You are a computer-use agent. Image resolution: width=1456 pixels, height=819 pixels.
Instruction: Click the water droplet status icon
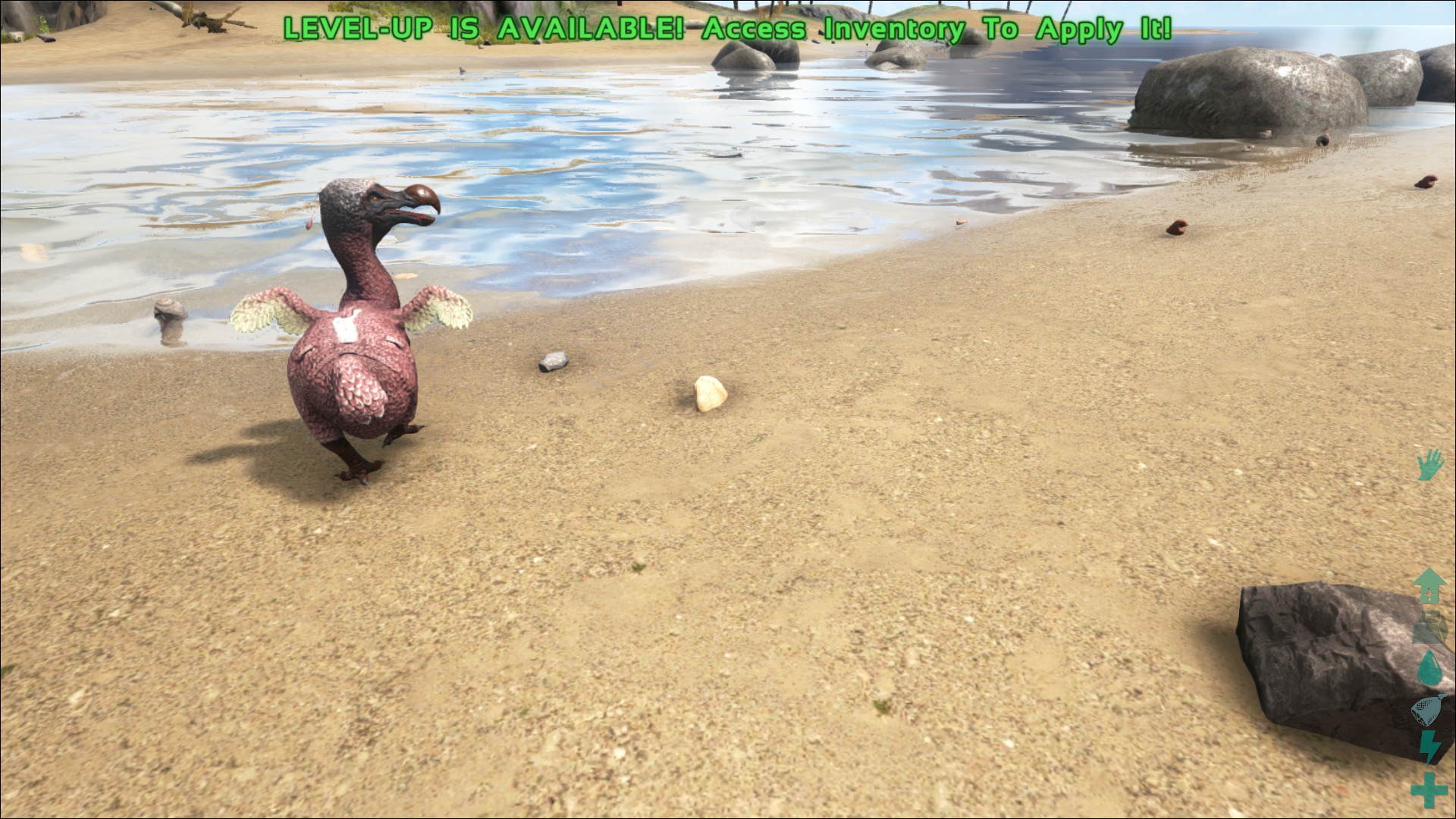pos(1429,668)
